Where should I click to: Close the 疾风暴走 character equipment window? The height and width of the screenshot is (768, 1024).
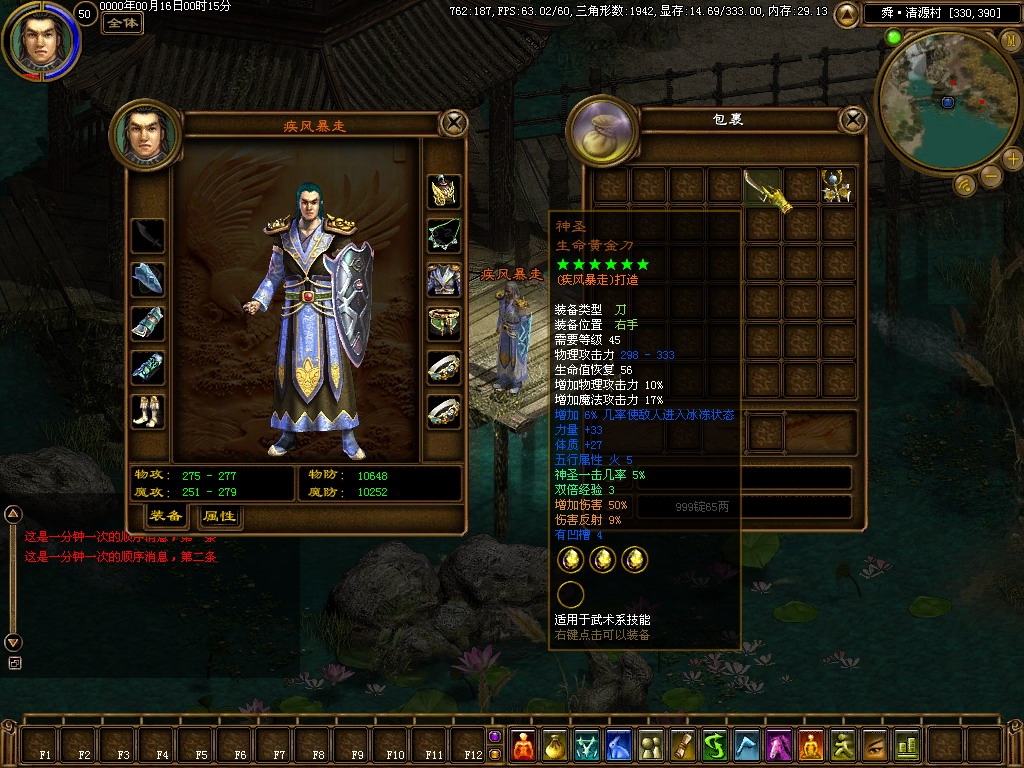(454, 123)
